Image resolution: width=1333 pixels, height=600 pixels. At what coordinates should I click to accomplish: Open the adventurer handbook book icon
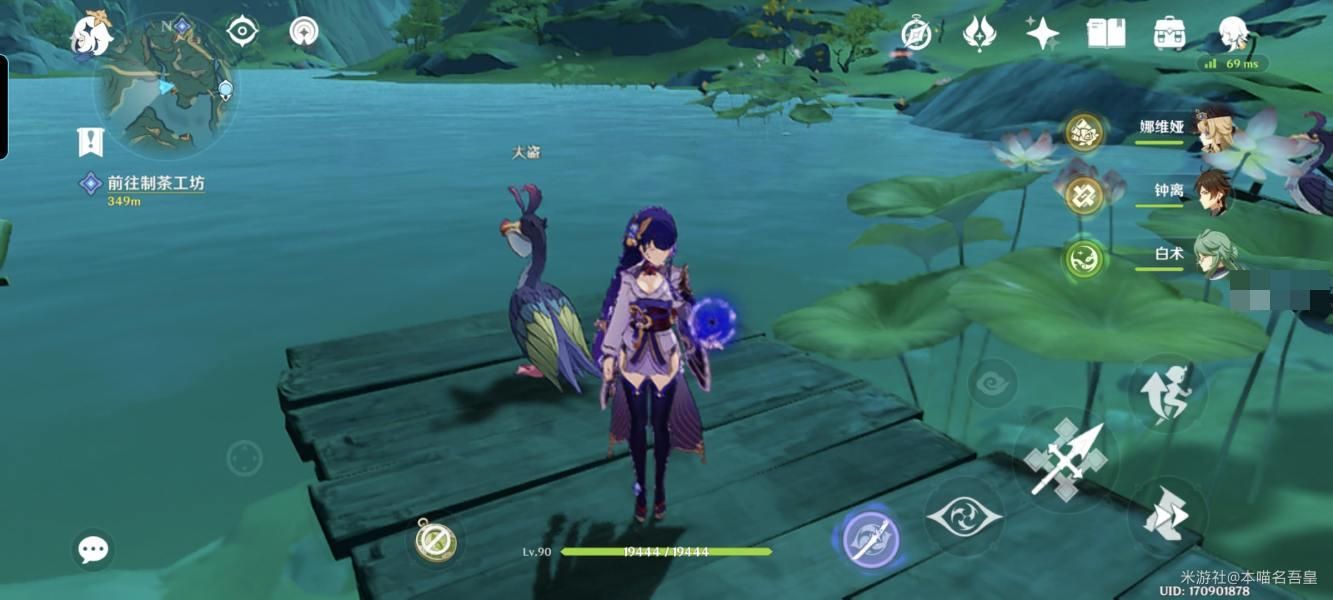[x=1105, y=33]
